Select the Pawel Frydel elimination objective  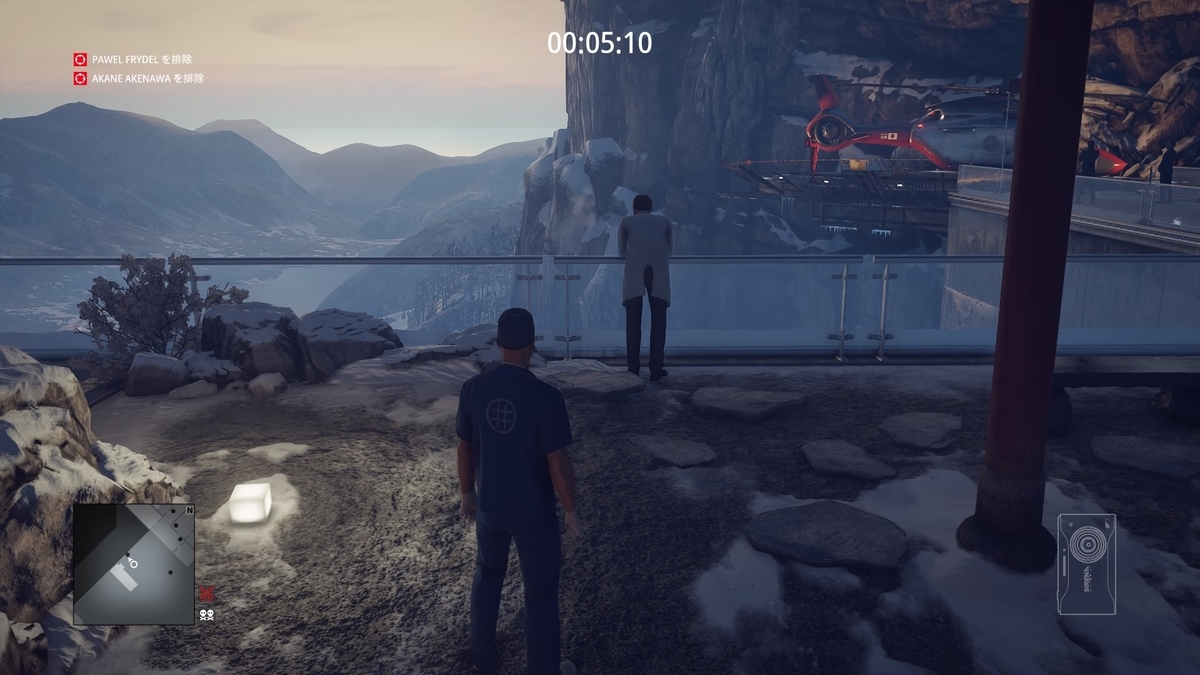140,60
